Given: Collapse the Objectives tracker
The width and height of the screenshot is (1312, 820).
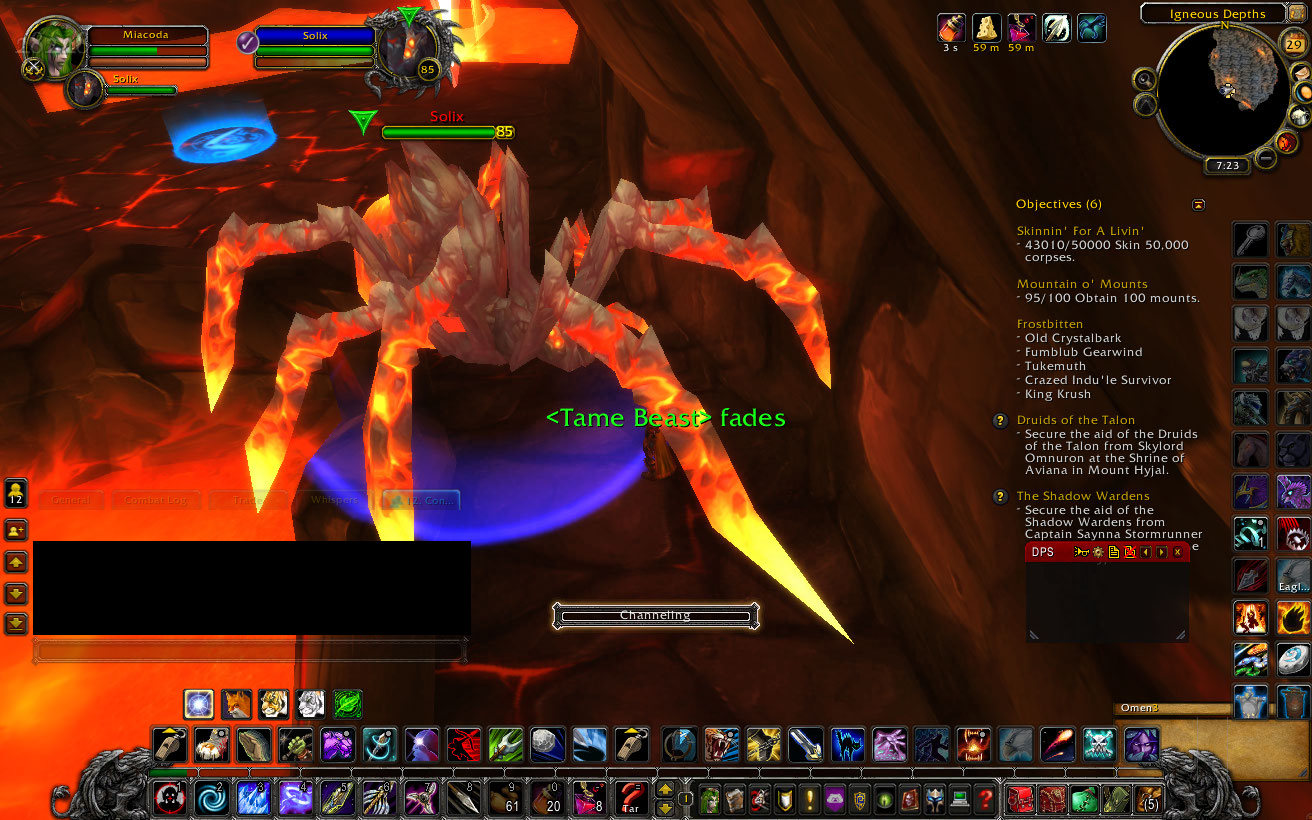Looking at the screenshot, I should [1198, 204].
